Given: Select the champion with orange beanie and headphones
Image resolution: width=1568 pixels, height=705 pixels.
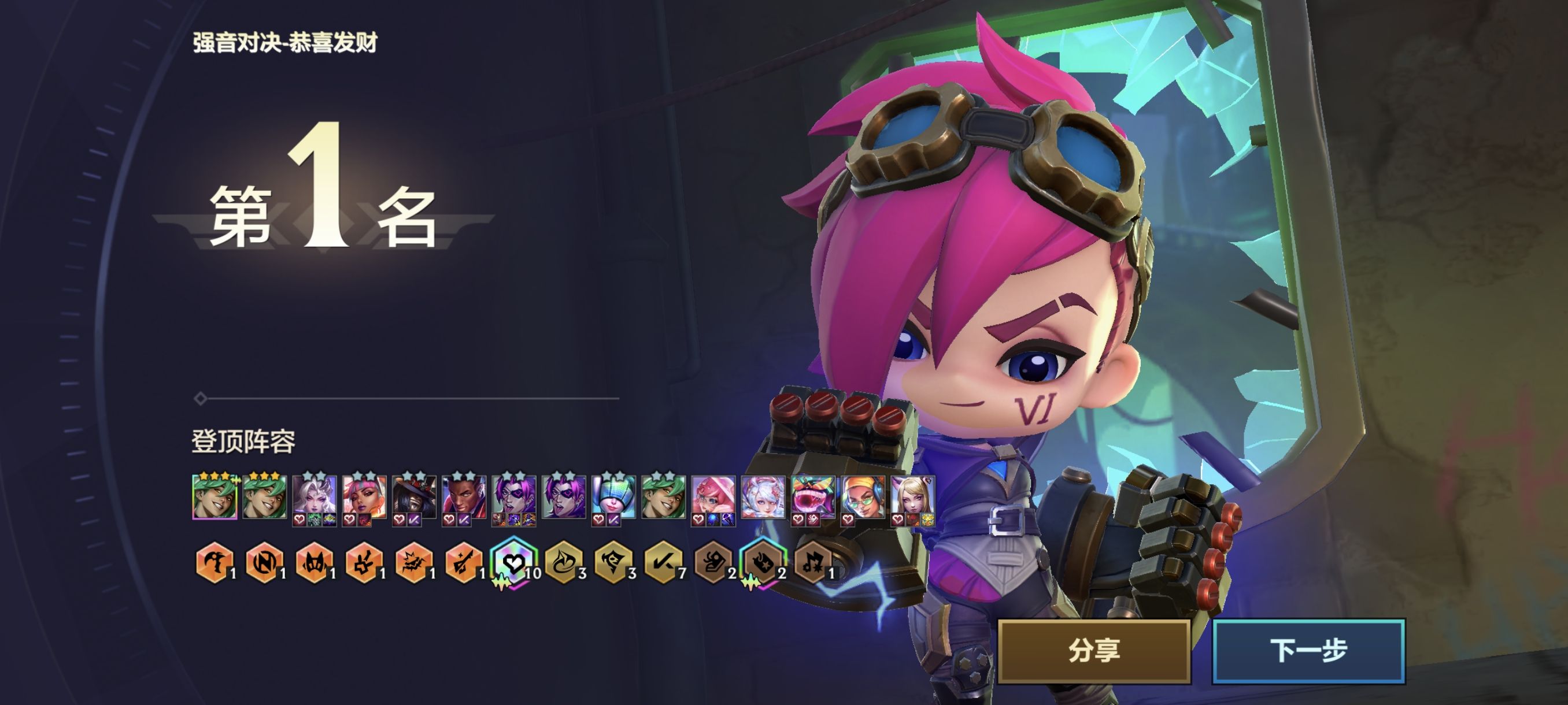Looking at the screenshot, I should coord(863,496).
